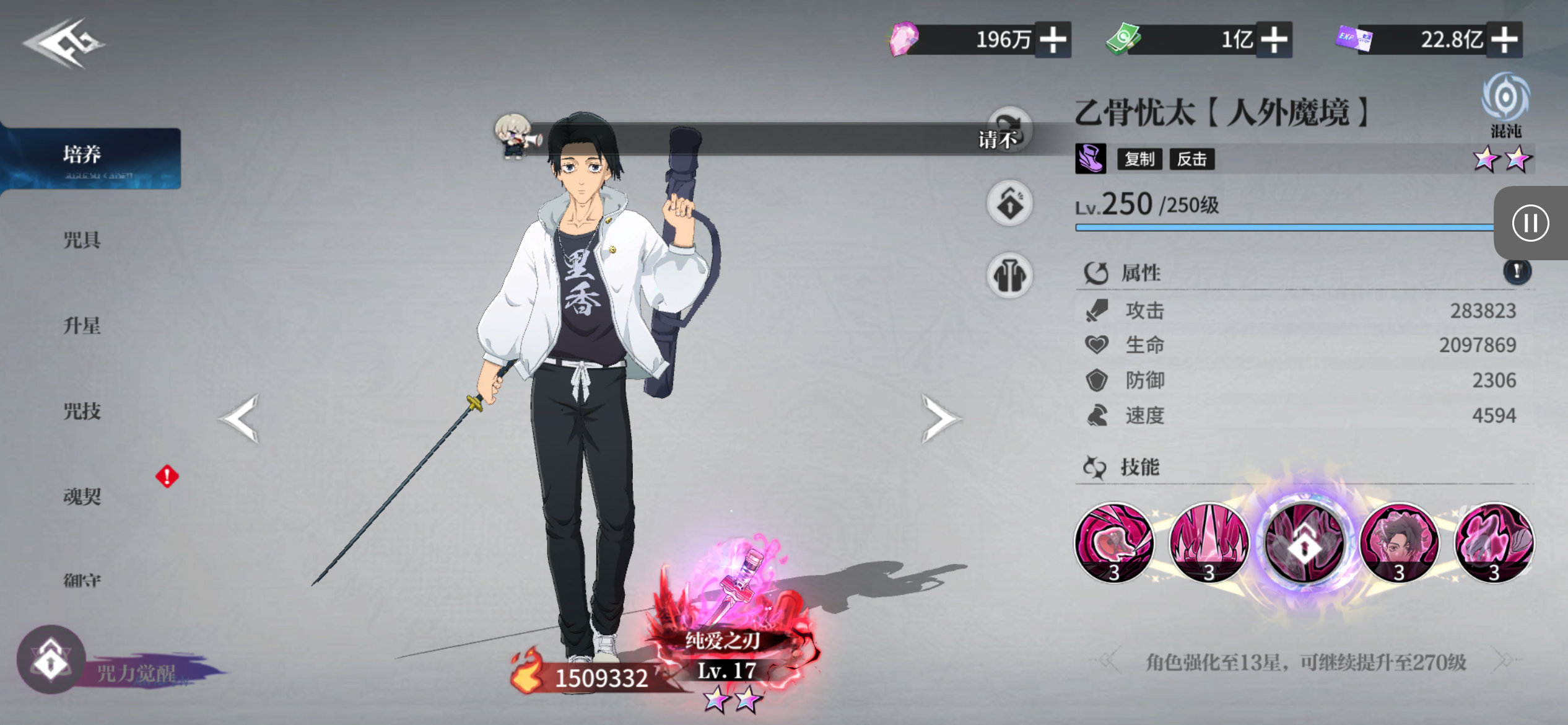
Task: Show previous character with left arrow
Action: (240, 419)
